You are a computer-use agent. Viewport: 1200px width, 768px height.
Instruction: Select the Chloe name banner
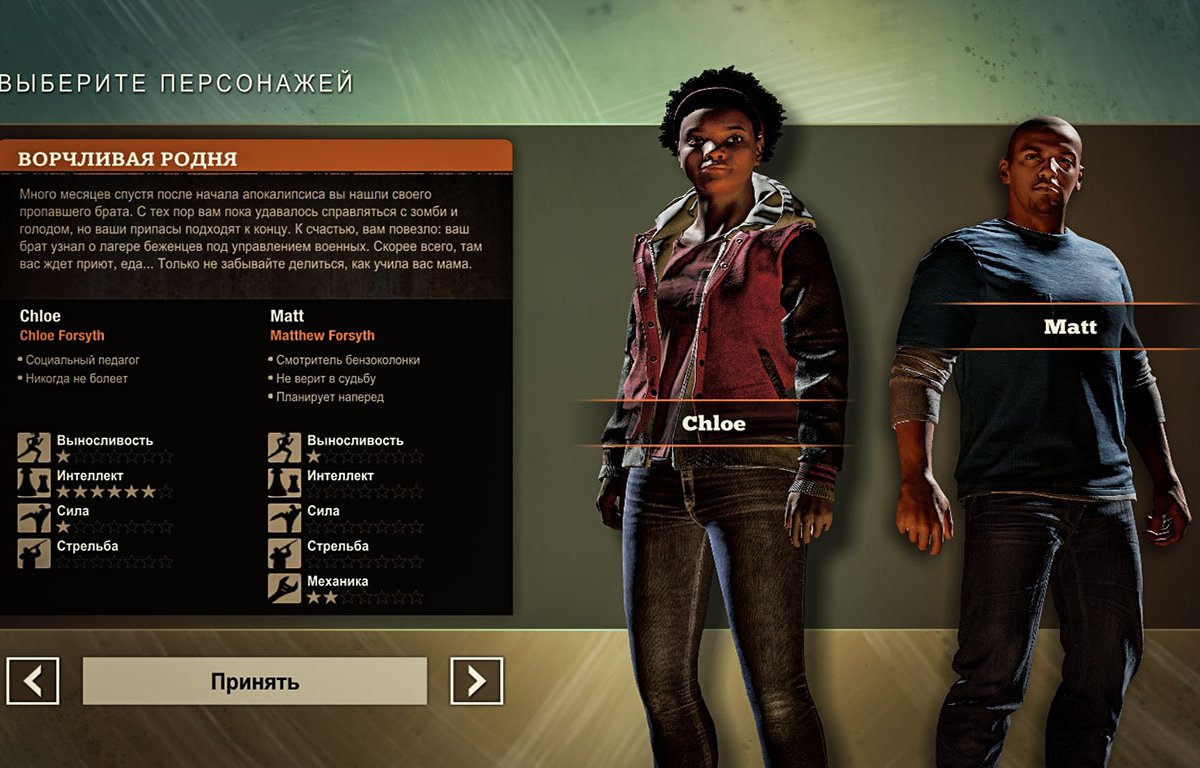(713, 423)
